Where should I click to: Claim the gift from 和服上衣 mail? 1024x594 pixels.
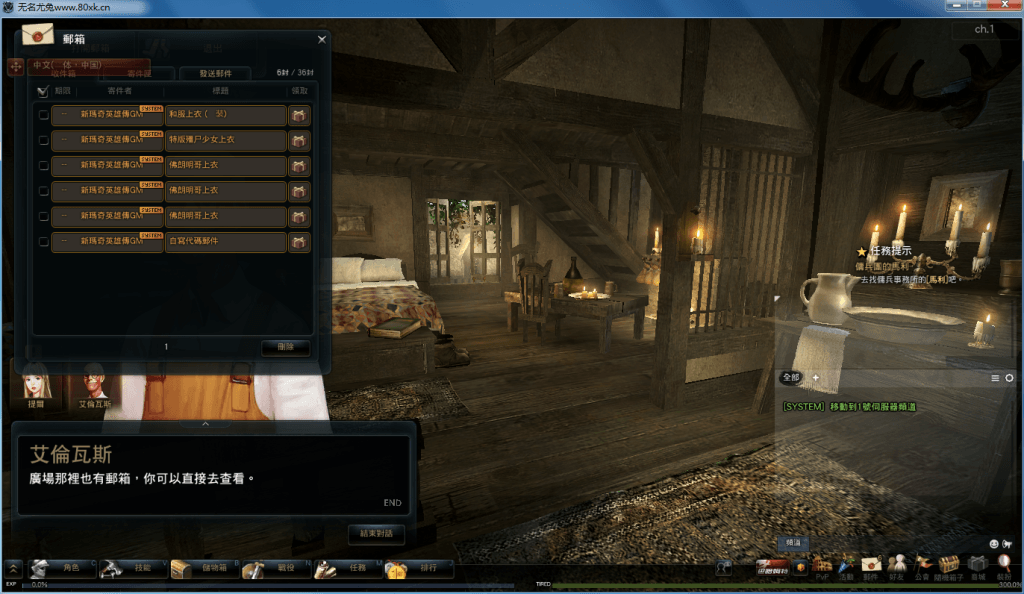299,115
